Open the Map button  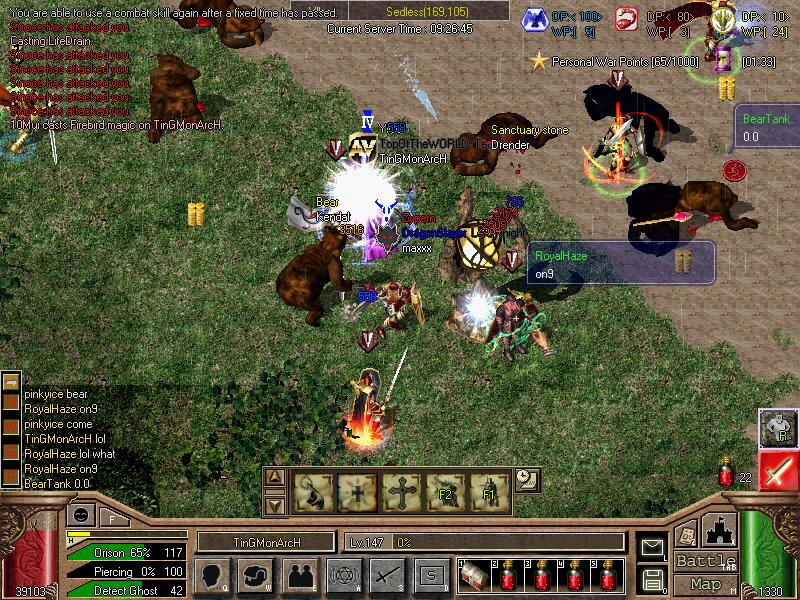point(706,583)
